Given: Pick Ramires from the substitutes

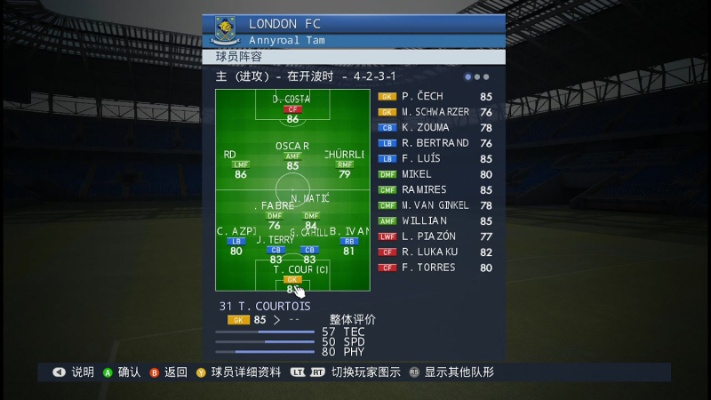Looking at the screenshot, I should (x=436, y=190).
